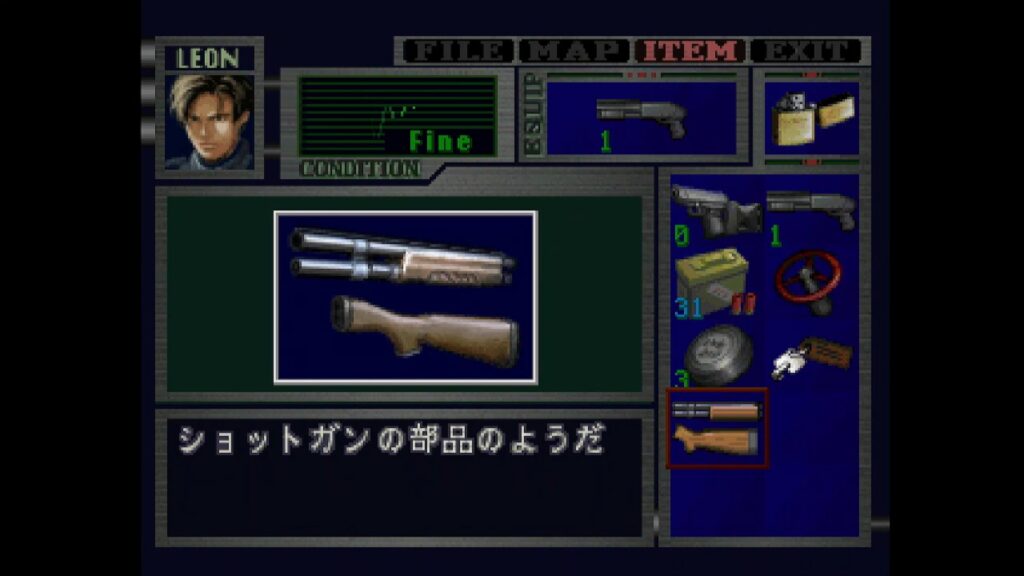Select the shotgun in the inventory grid
Screen dimensions: 1024x576
click(x=811, y=210)
